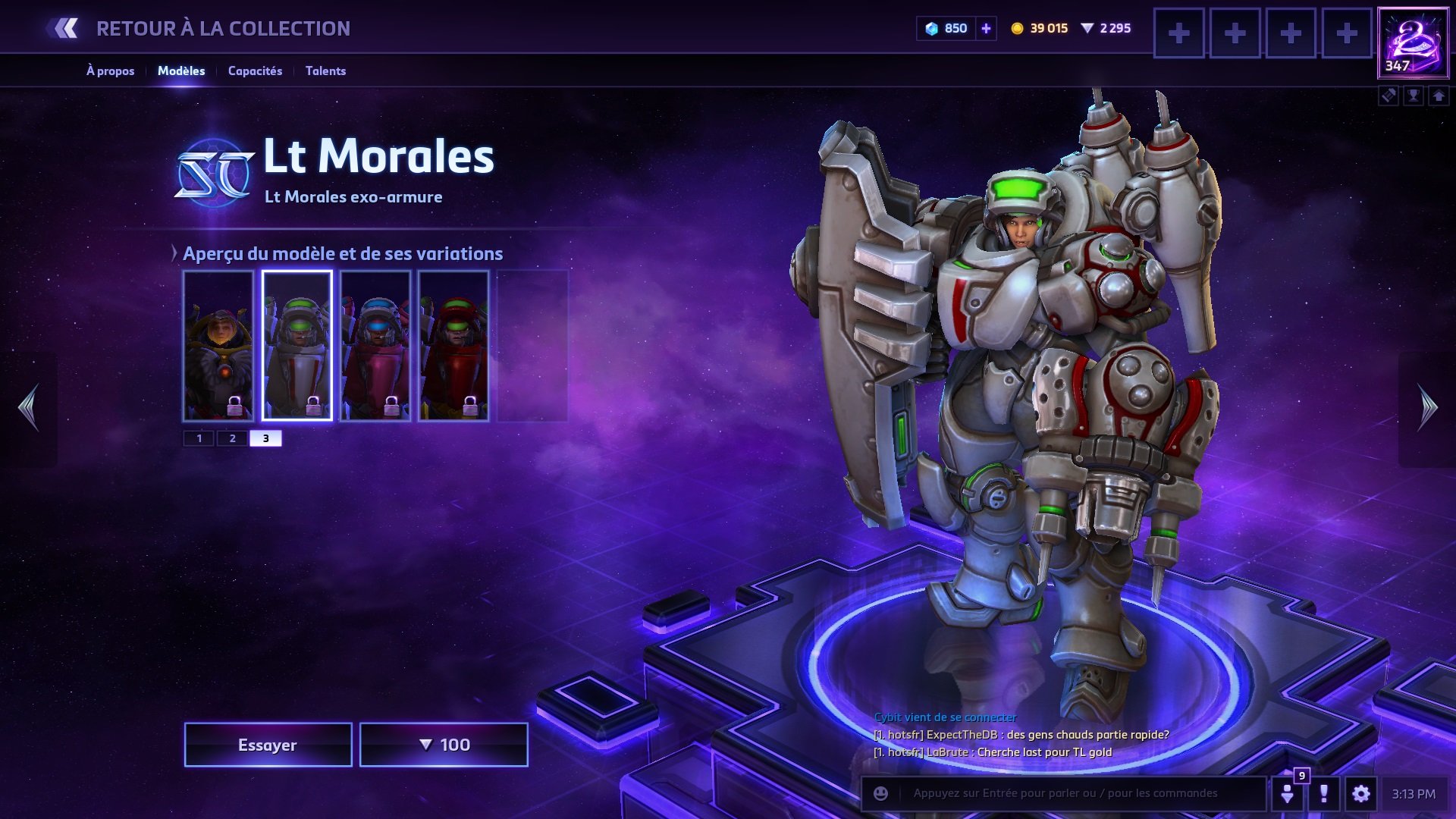Return to the collection with the back arrow
Image resolution: width=1456 pixels, height=819 pixels.
(x=65, y=29)
